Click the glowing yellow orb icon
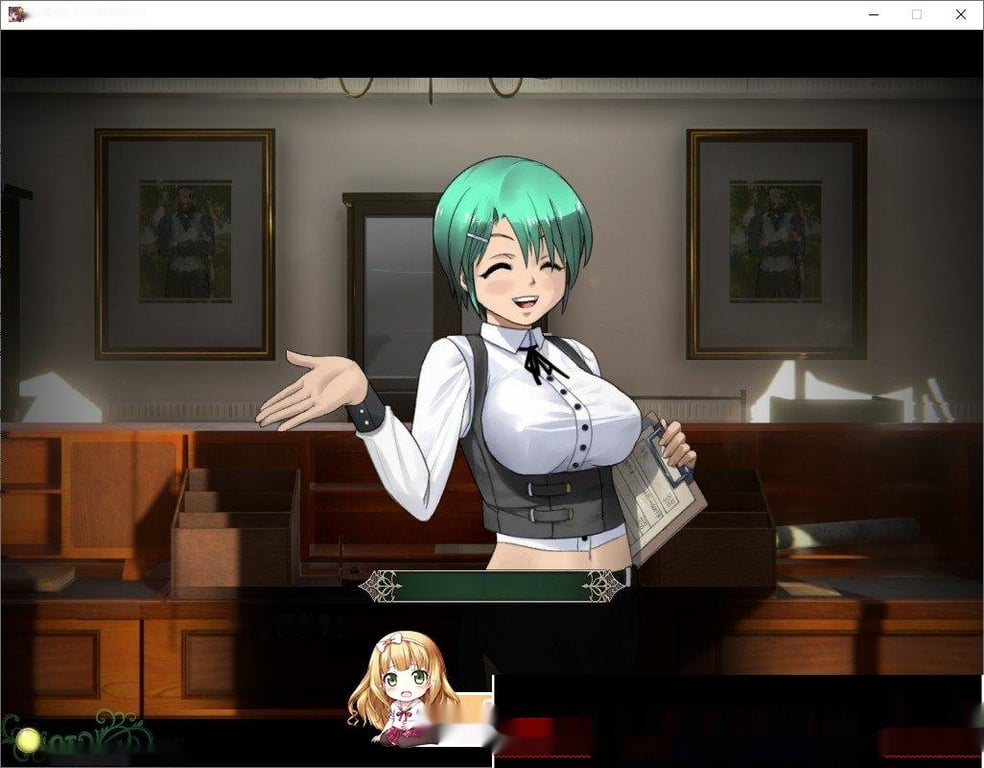This screenshot has height=768, width=984. click(28, 741)
